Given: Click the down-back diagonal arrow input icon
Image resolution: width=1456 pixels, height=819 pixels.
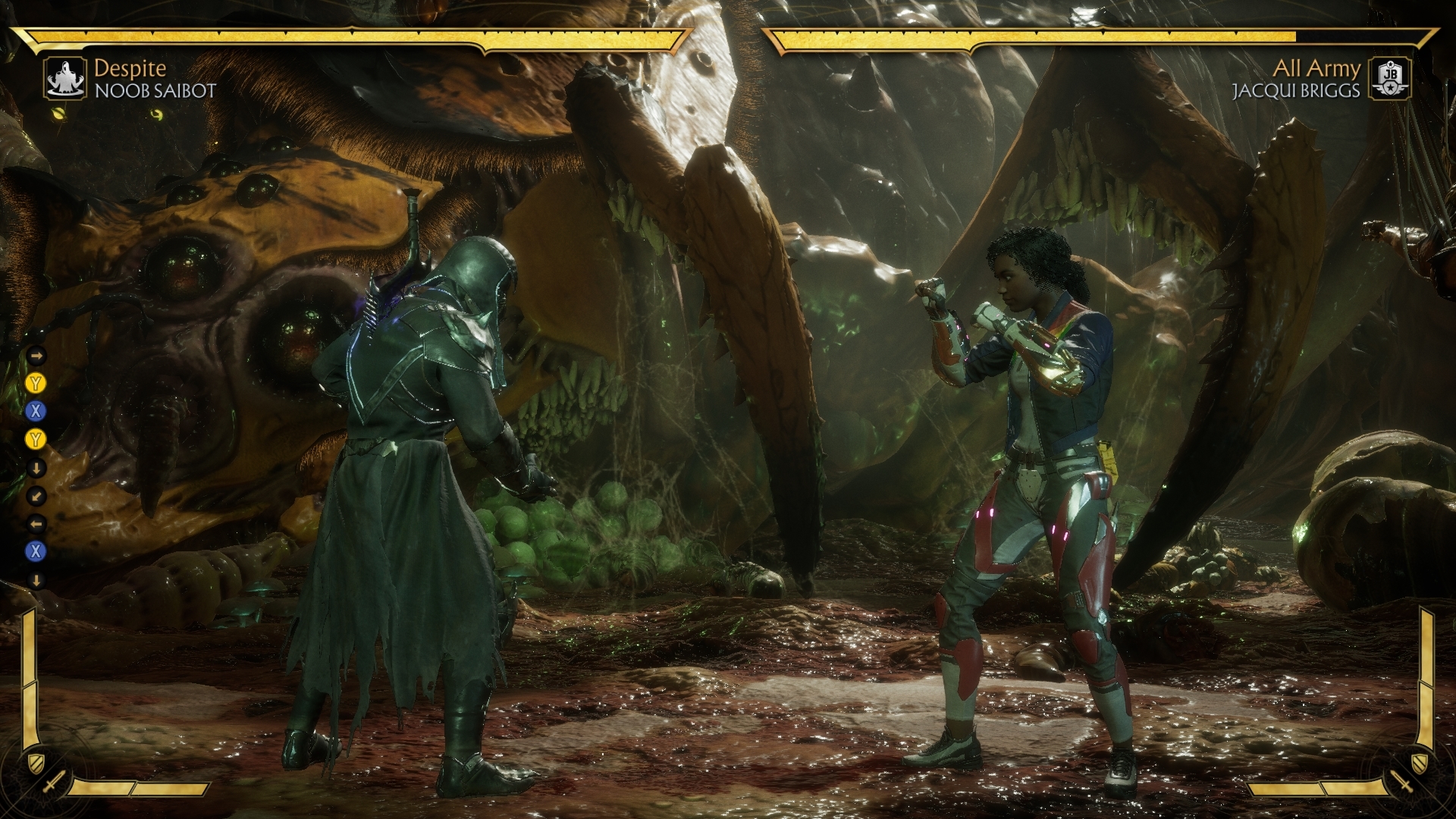Looking at the screenshot, I should pos(36,497).
